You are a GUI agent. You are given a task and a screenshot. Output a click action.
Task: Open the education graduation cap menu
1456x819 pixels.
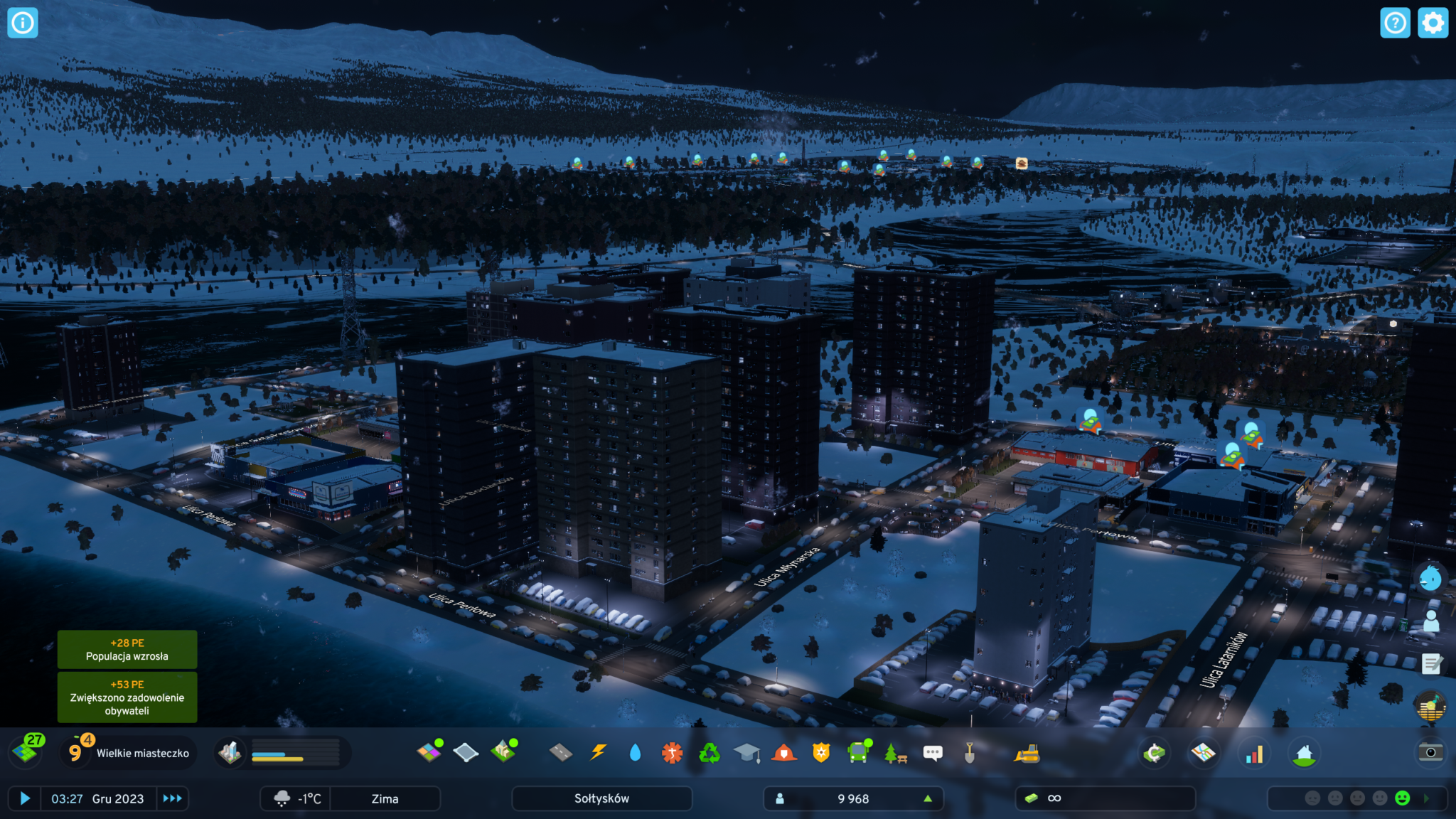click(746, 752)
